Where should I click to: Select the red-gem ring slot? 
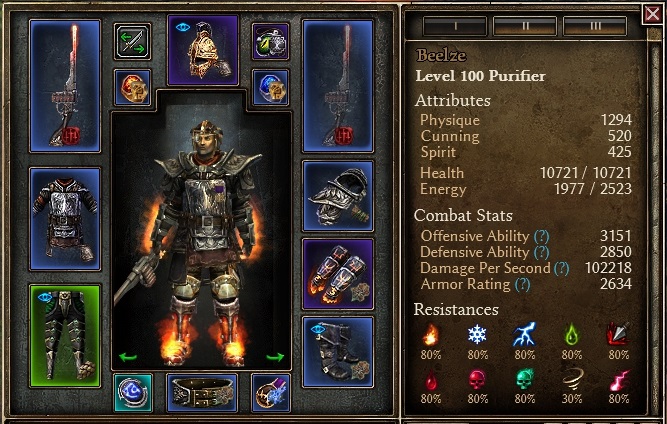(132, 87)
